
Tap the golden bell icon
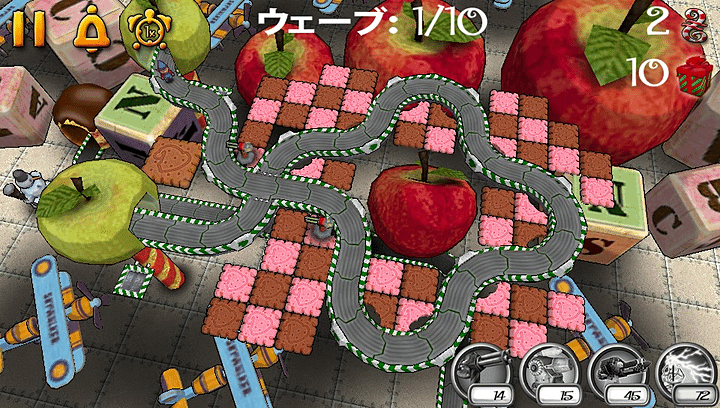tap(91, 24)
